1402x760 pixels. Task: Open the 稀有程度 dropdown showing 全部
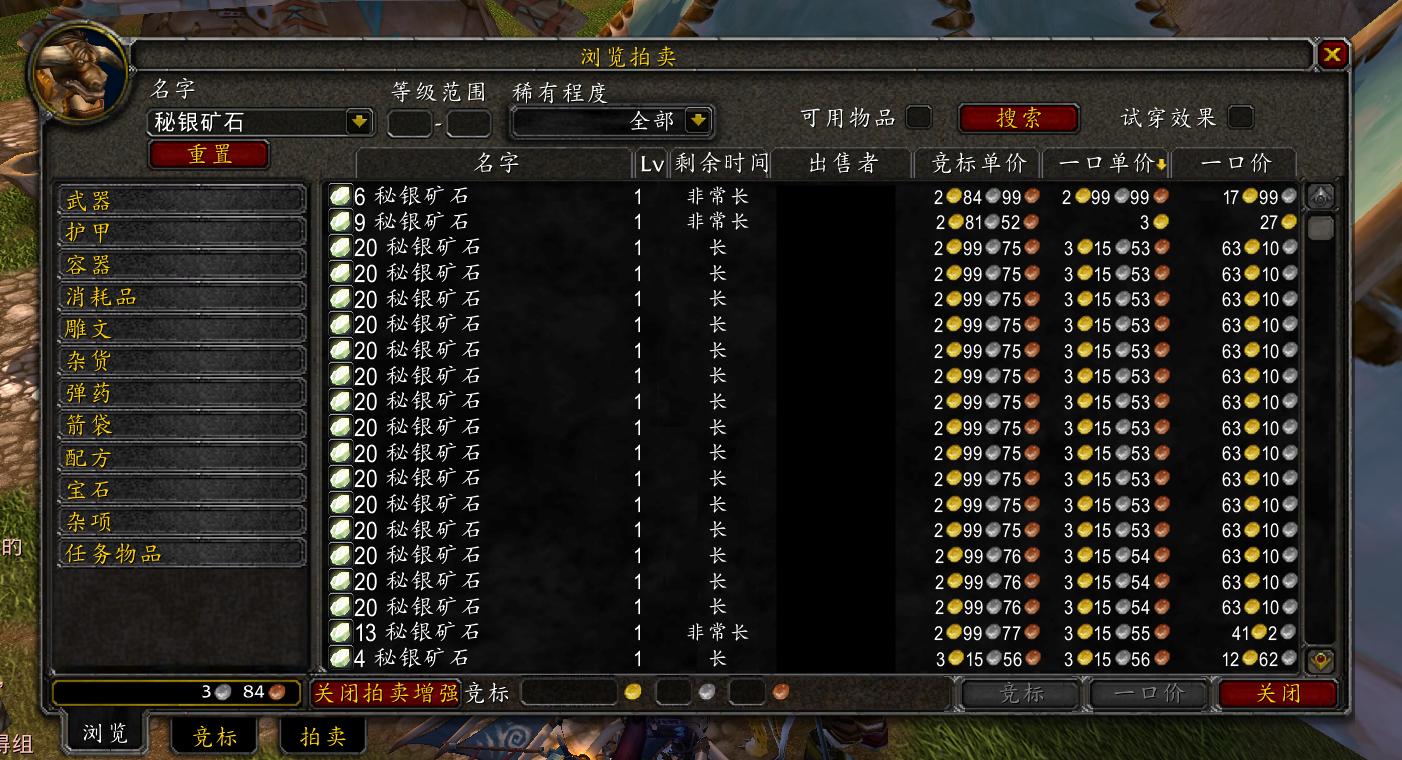698,120
